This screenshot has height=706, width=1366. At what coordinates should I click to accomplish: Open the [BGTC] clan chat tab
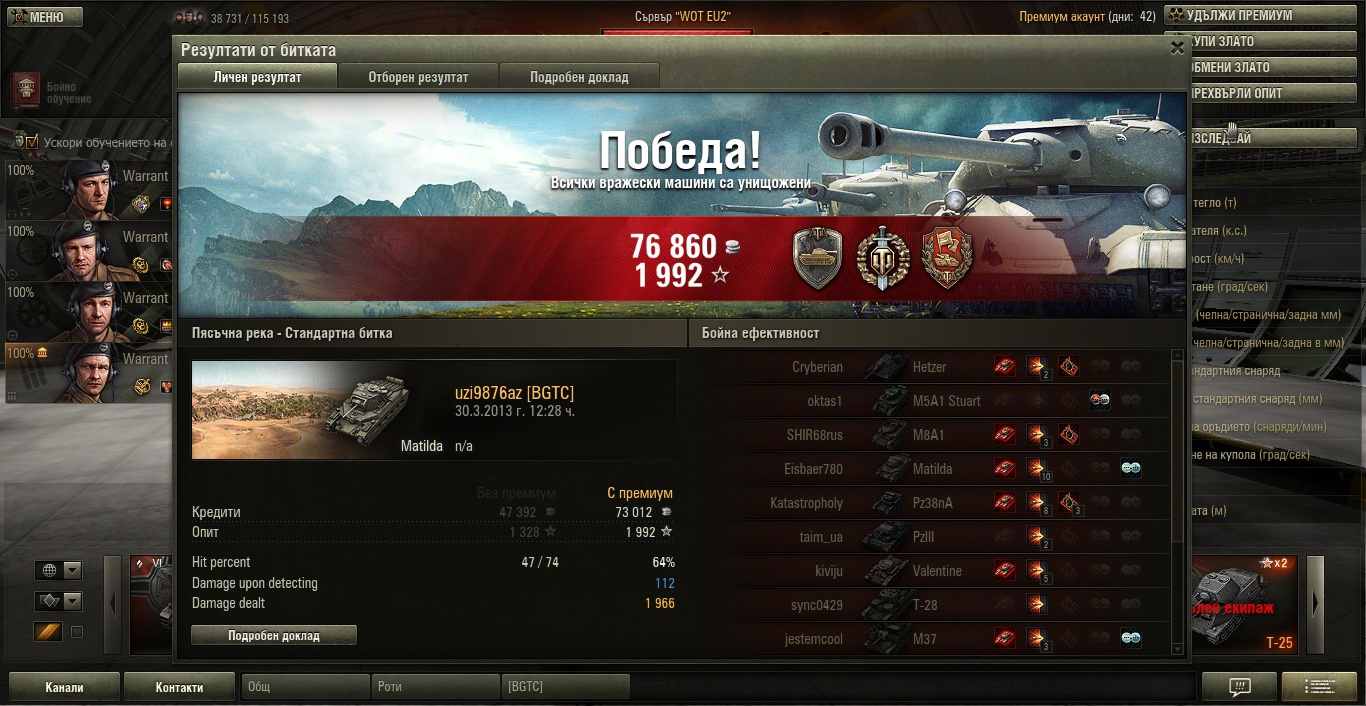coord(565,687)
